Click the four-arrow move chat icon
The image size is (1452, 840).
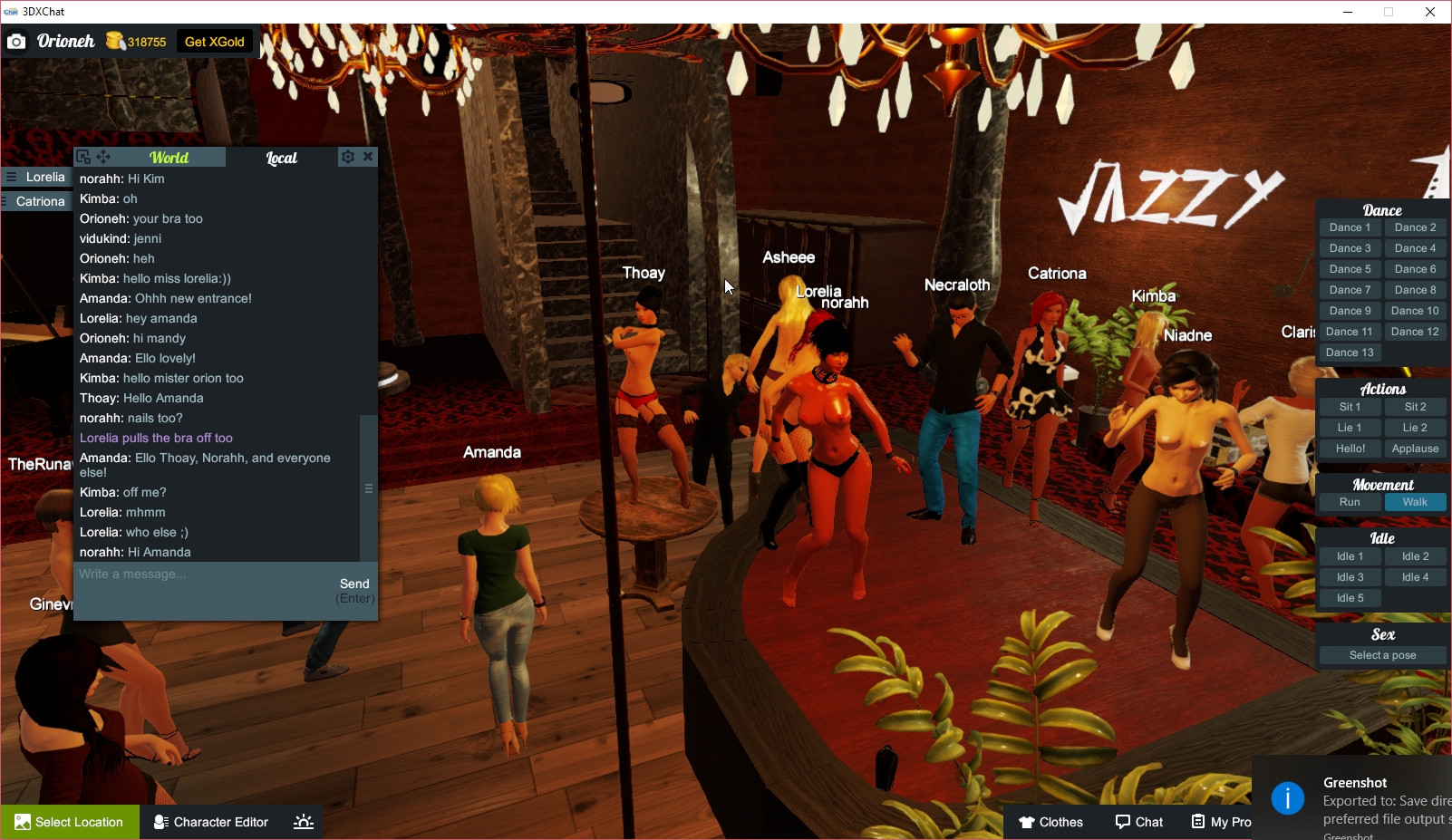pos(102,156)
